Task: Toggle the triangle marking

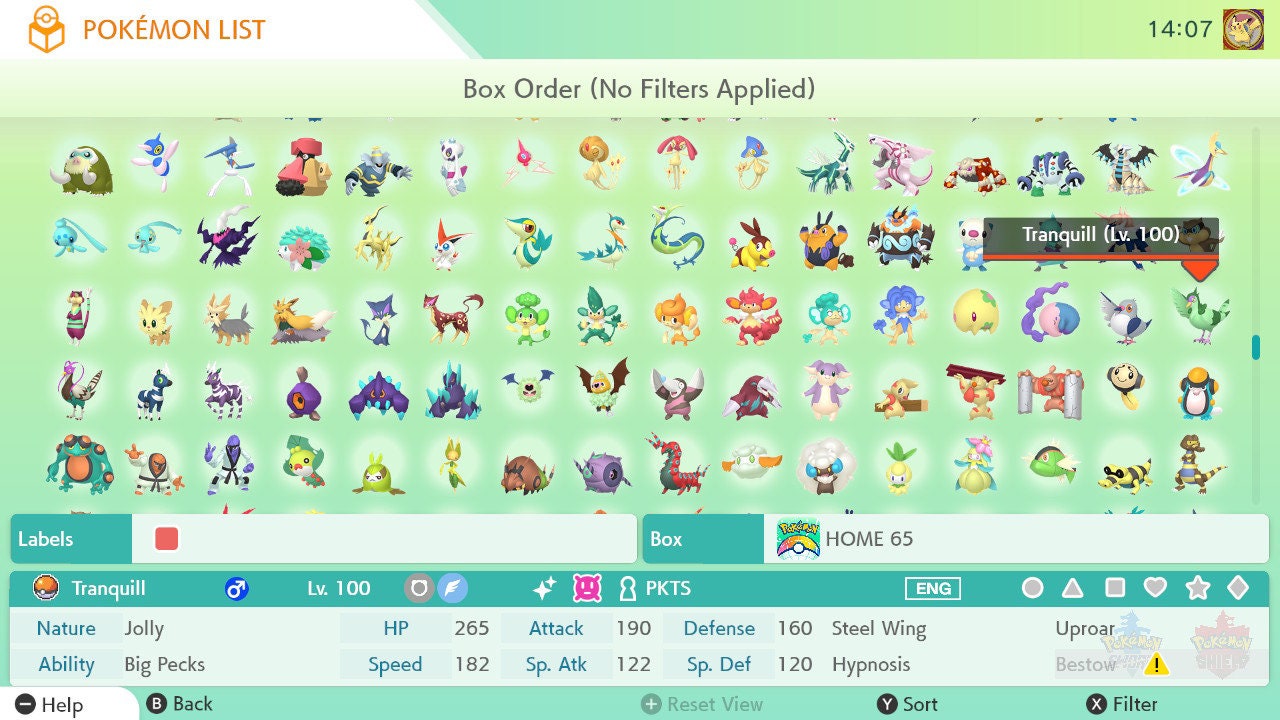Action: tap(1072, 588)
